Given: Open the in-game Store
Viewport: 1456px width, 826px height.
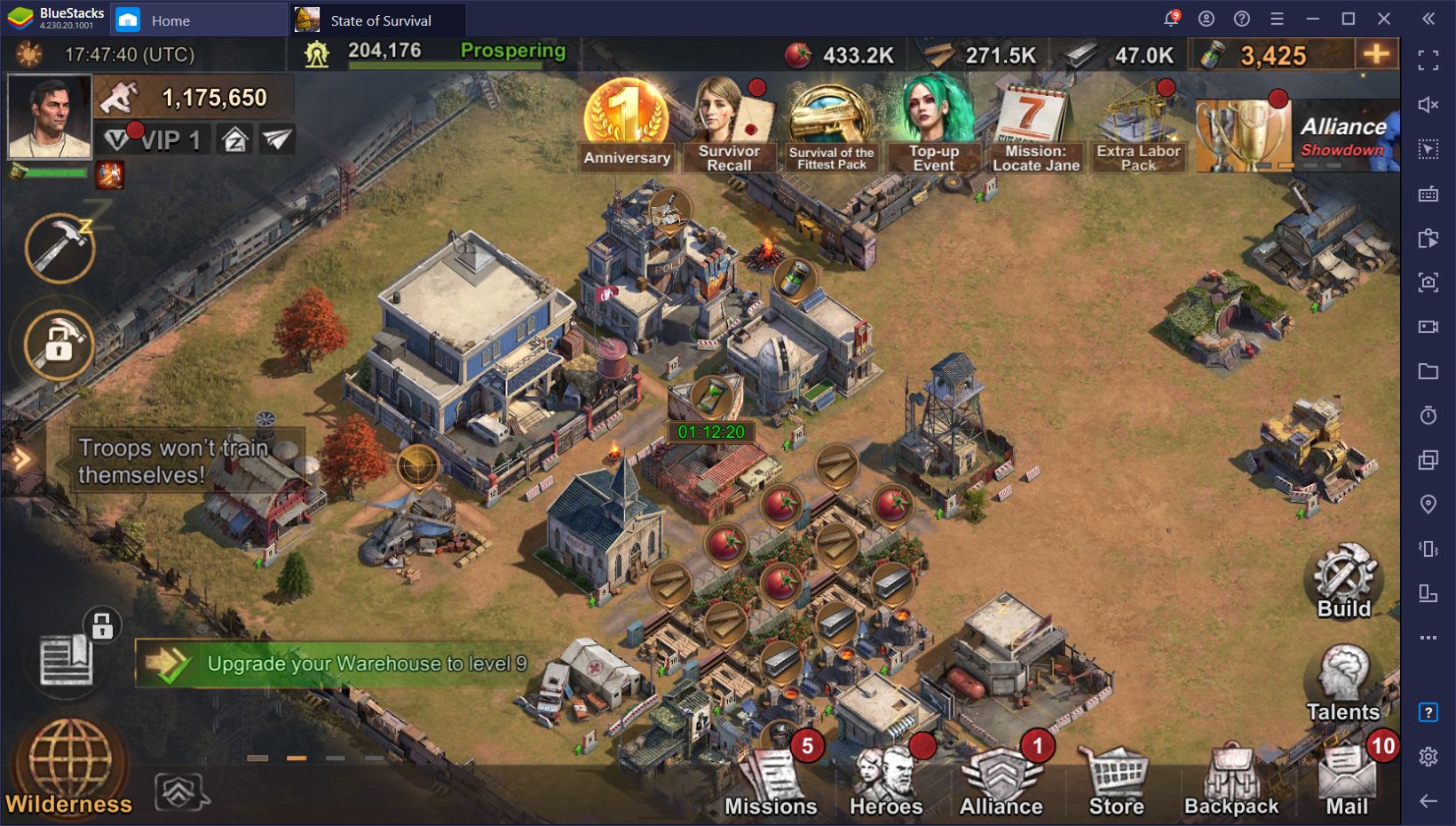Looking at the screenshot, I should coord(1115,782).
